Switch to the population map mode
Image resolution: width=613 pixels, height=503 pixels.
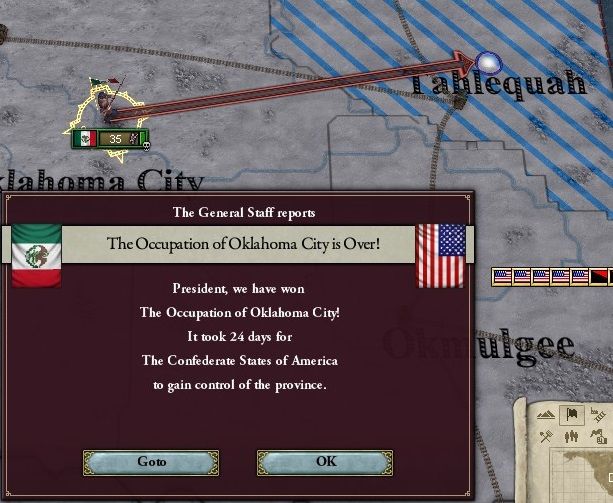click(574, 436)
